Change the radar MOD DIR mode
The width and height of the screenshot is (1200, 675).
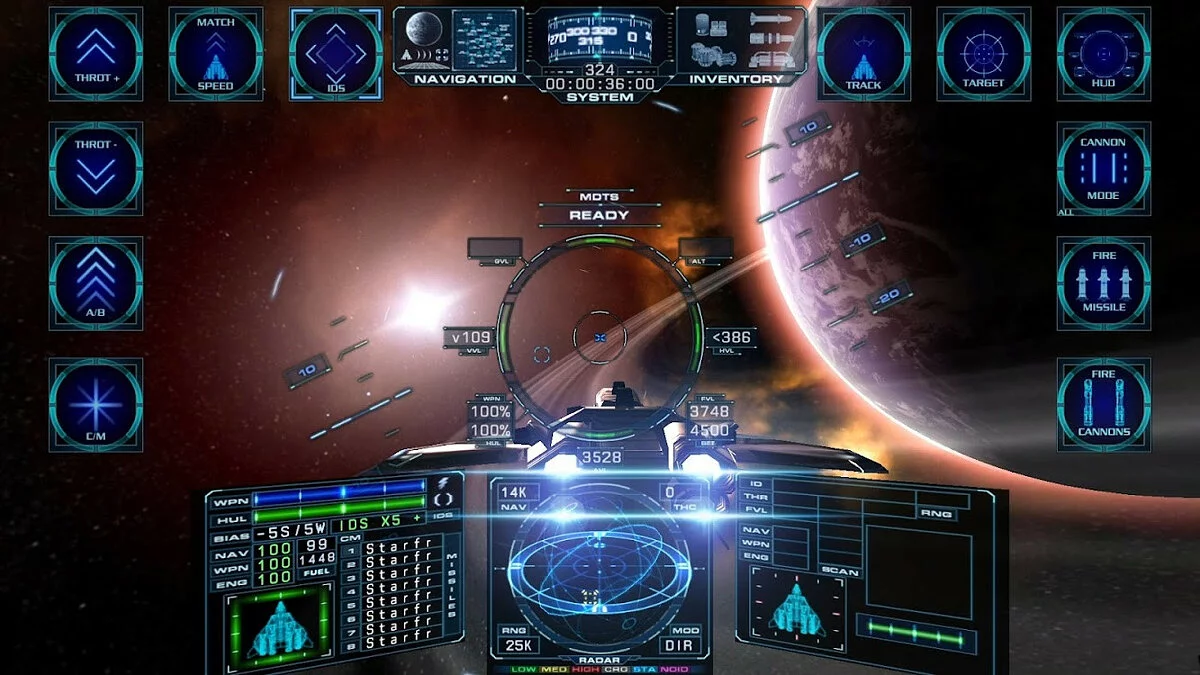(684, 641)
